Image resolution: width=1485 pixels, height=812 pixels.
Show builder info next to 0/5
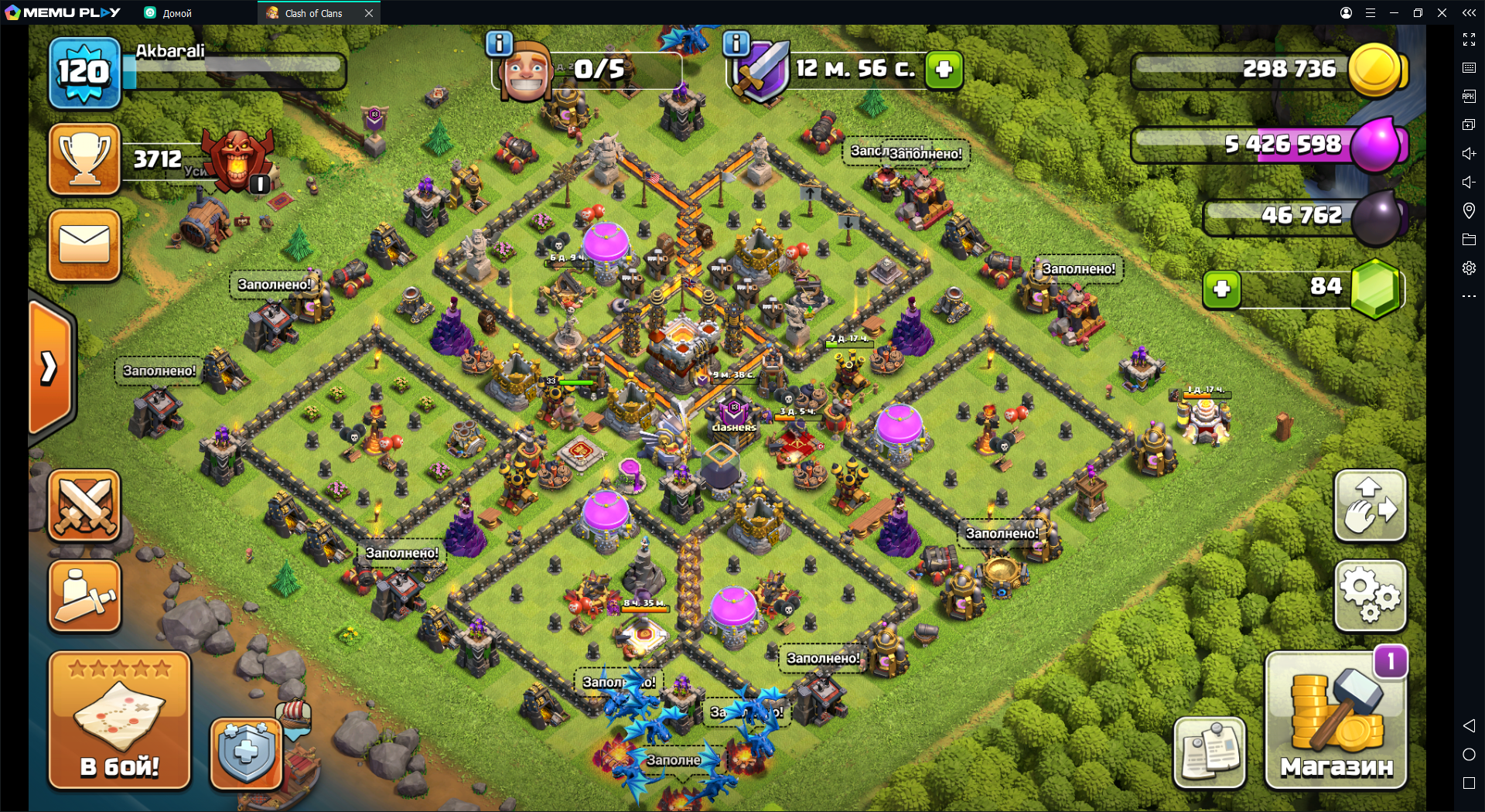(x=500, y=44)
